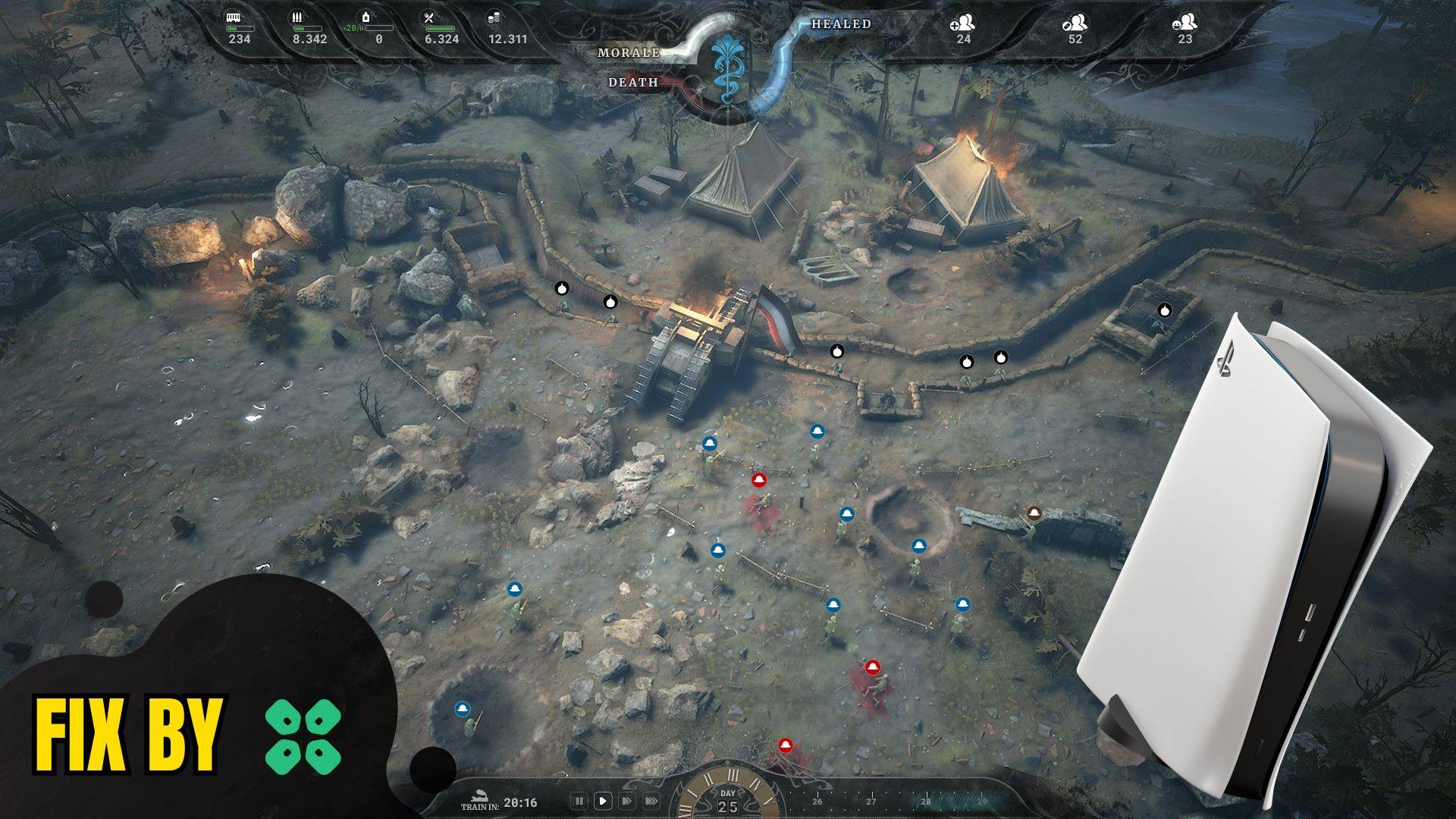This screenshot has height=819, width=1456.
Task: Click the train arrival icon
Action: click(x=477, y=795)
